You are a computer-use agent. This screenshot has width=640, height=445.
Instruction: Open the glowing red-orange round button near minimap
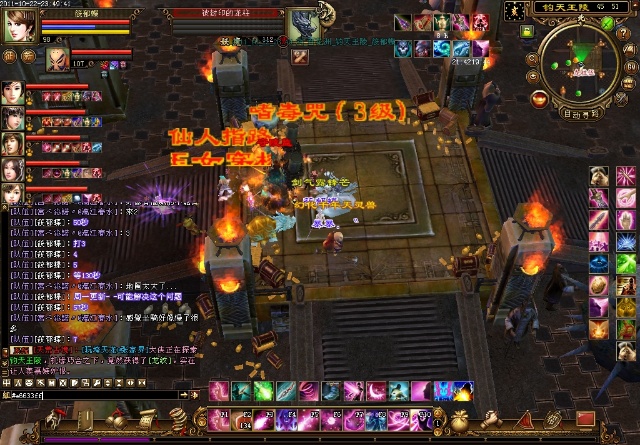coord(540,98)
